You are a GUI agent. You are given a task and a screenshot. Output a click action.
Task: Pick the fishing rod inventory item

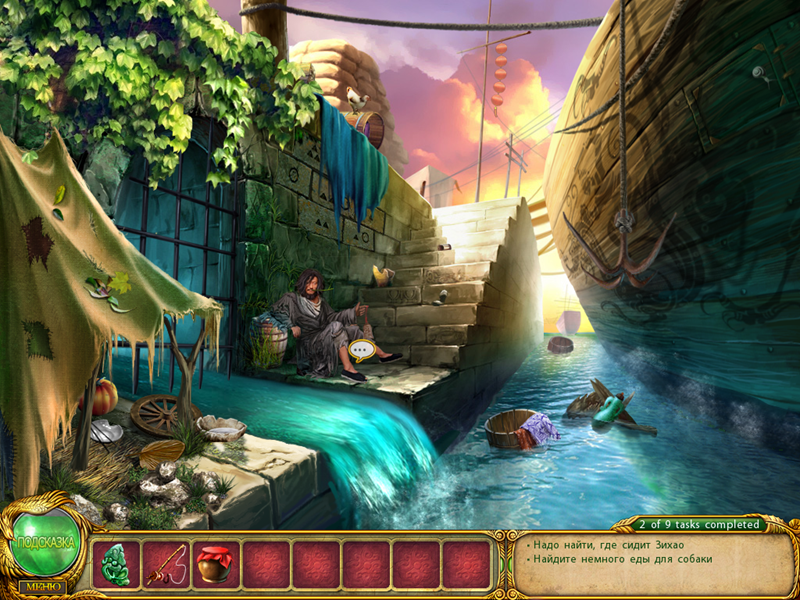click(166, 565)
